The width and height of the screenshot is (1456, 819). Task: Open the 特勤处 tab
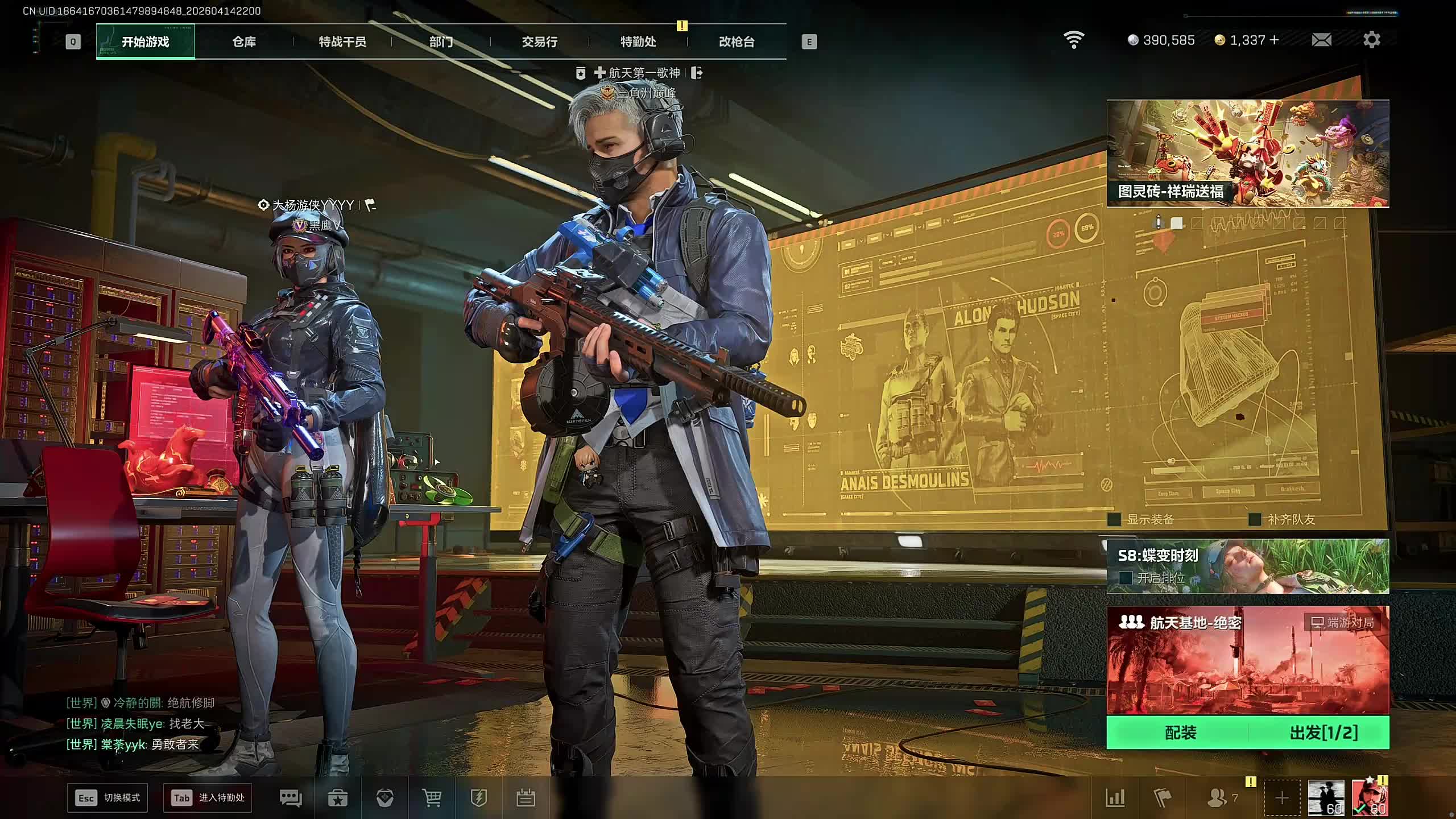[x=638, y=42]
